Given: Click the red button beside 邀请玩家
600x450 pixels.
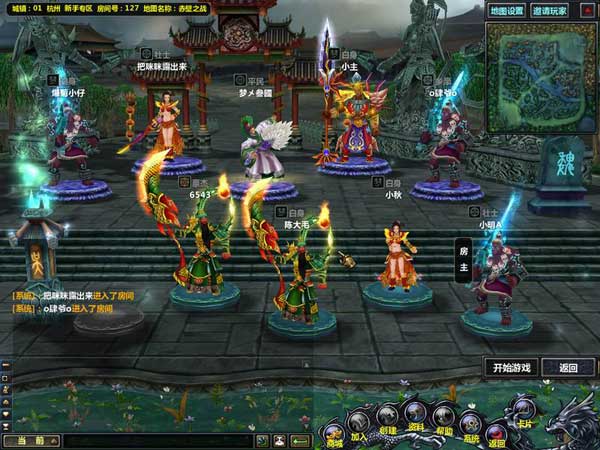Looking at the screenshot, I should (590, 11).
